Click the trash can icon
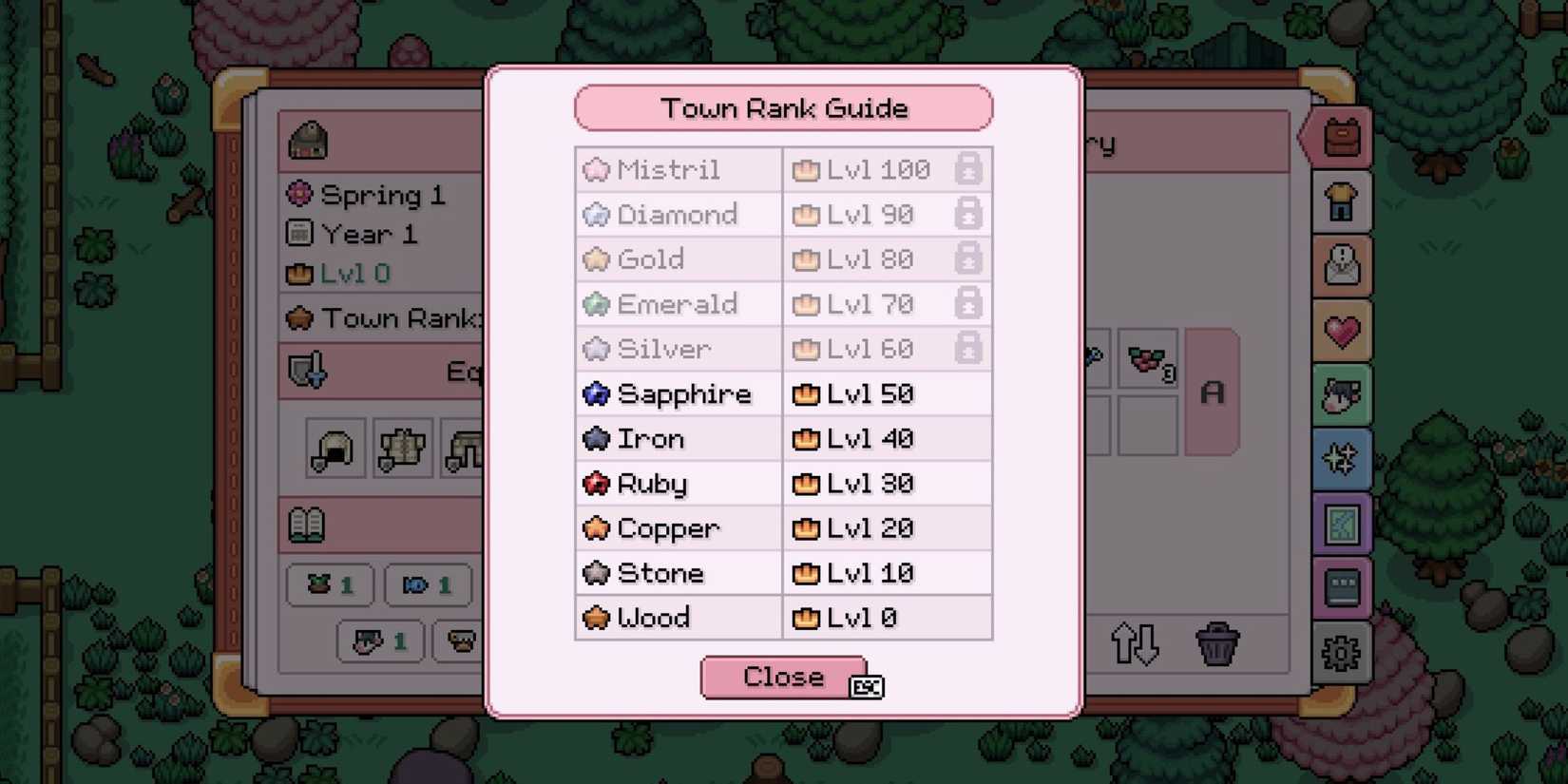This screenshot has height=784, width=1568. tap(1217, 642)
